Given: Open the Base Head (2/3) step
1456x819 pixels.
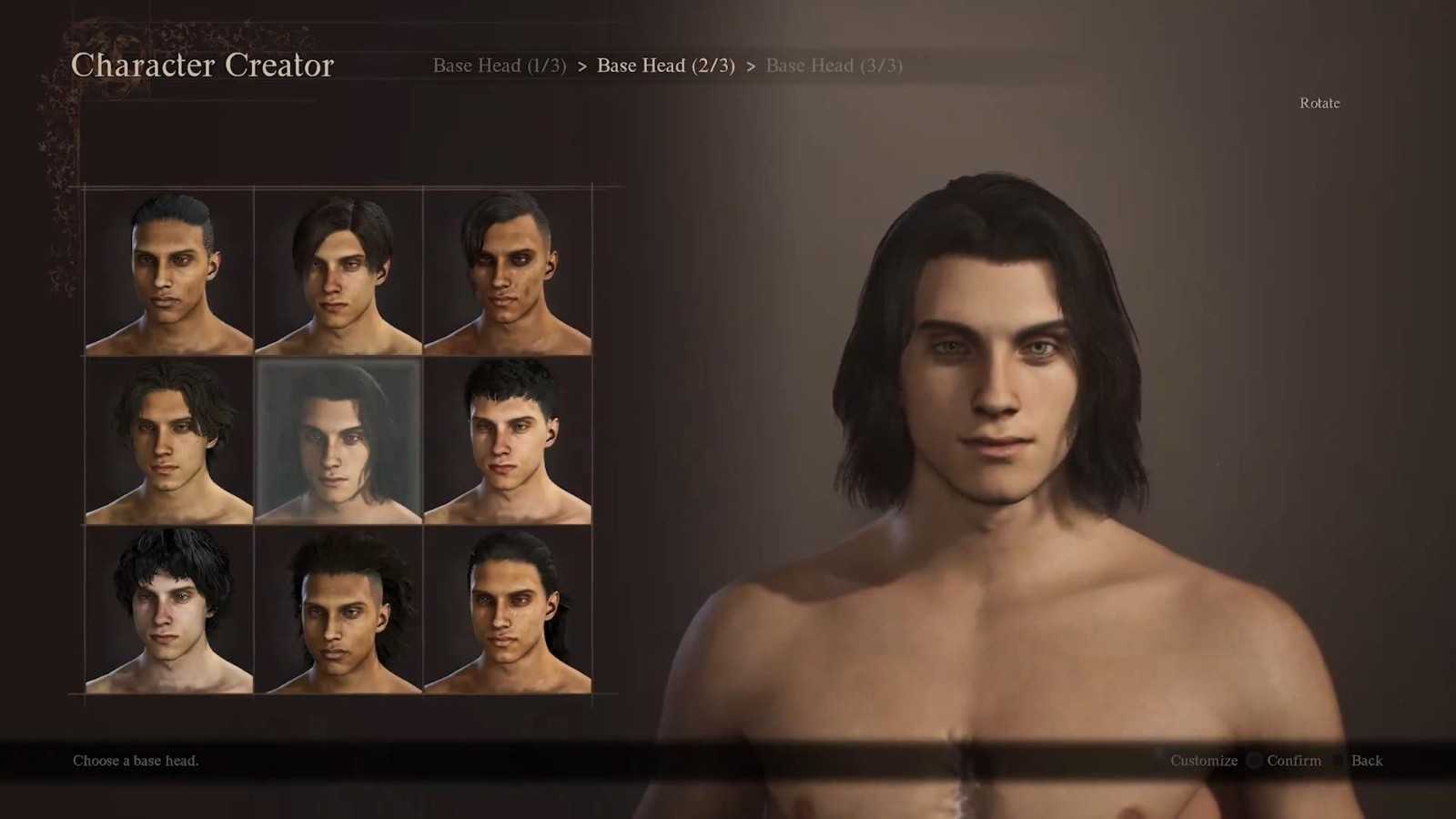Looking at the screenshot, I should pos(665,66).
